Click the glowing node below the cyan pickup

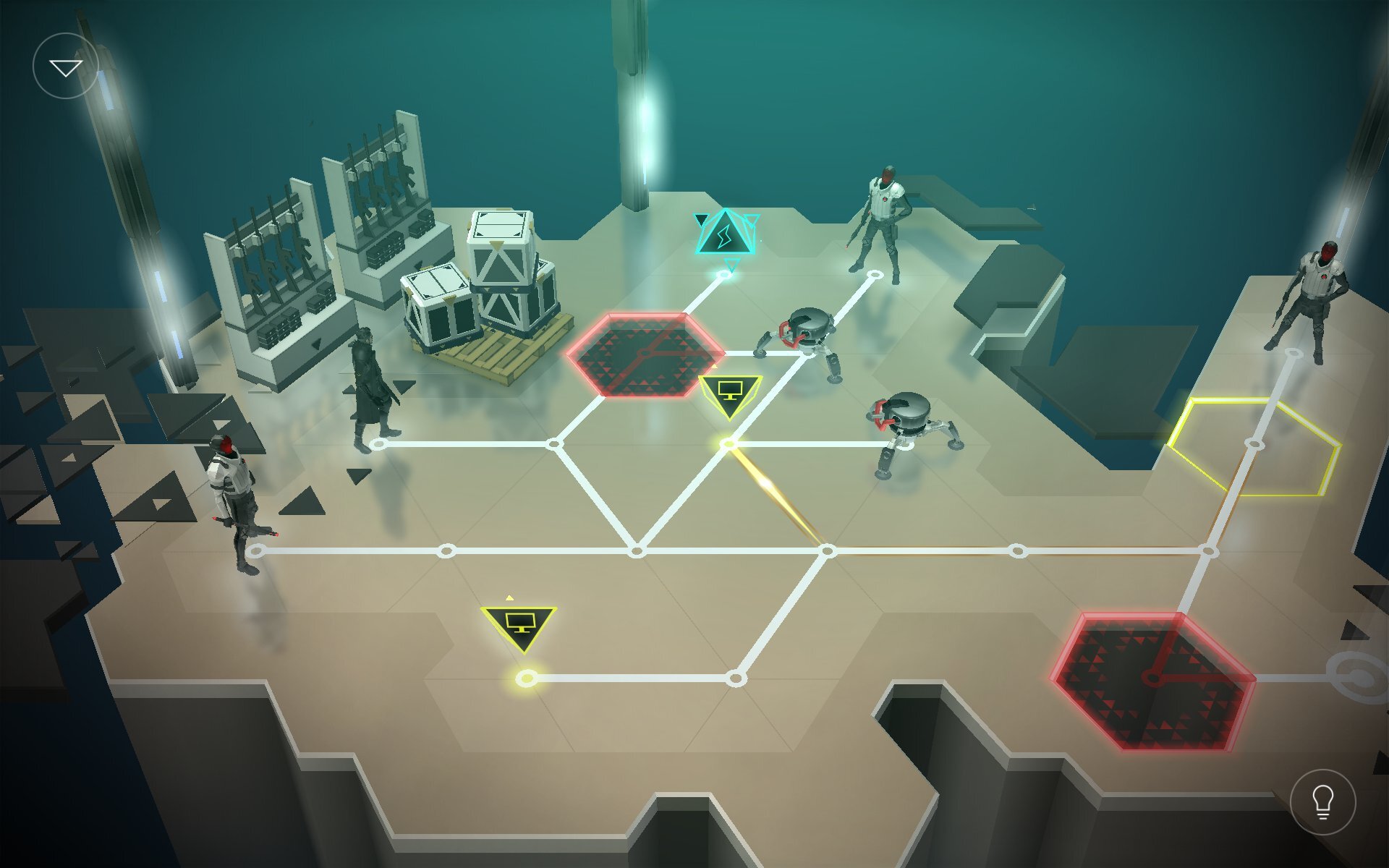point(723,275)
